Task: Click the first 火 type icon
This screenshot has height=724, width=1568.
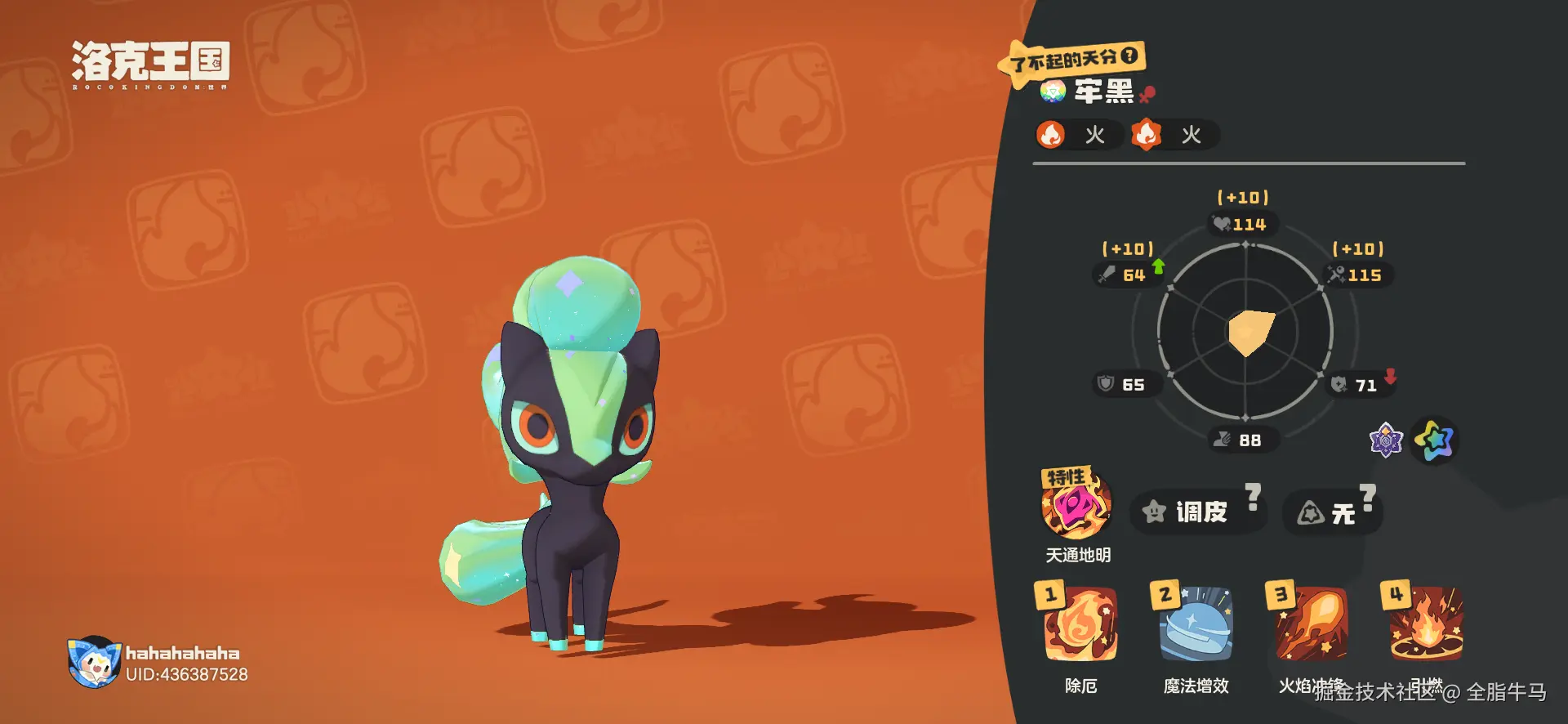Action: [x=1051, y=135]
